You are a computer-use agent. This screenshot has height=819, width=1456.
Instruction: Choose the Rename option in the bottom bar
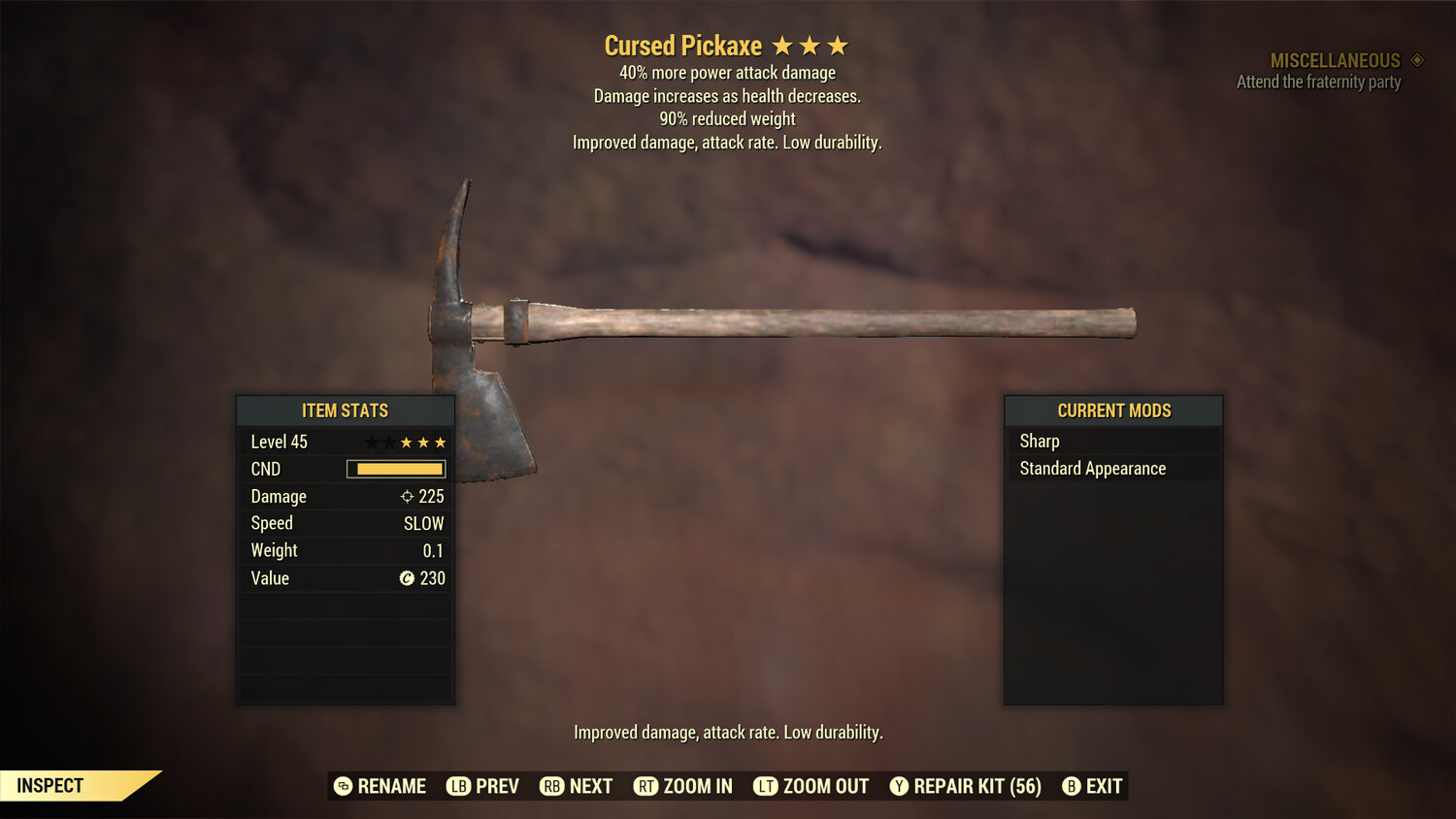coord(381,786)
